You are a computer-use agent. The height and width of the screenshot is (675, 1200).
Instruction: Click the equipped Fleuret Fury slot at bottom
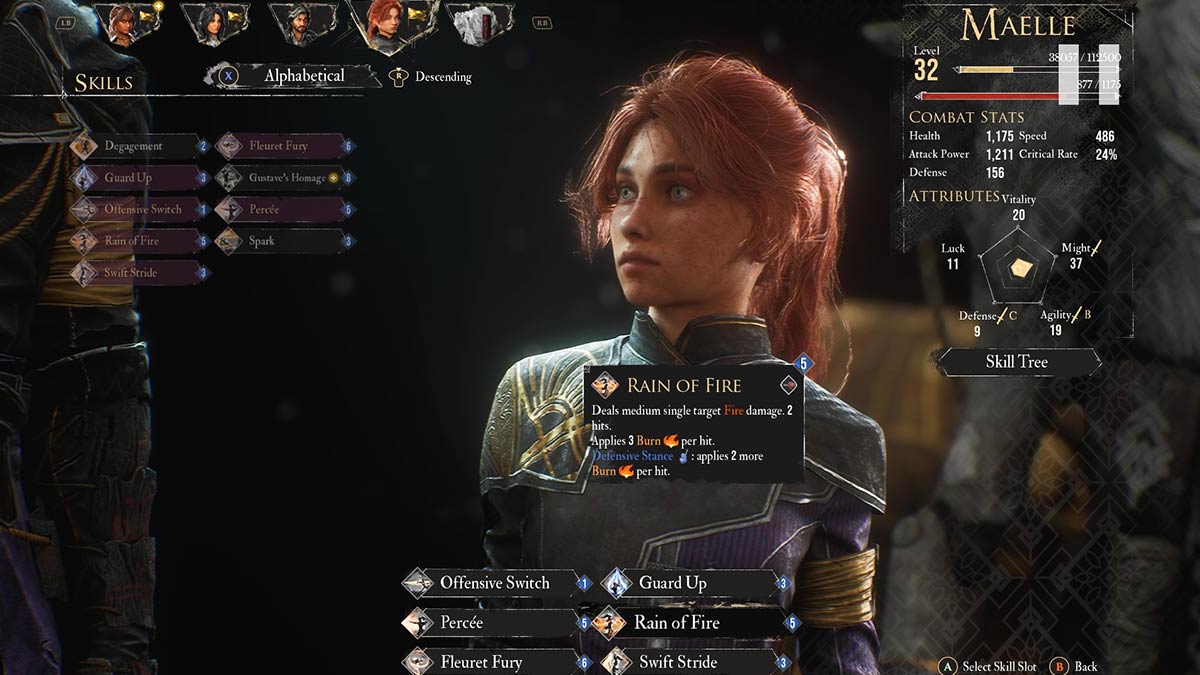click(x=493, y=662)
